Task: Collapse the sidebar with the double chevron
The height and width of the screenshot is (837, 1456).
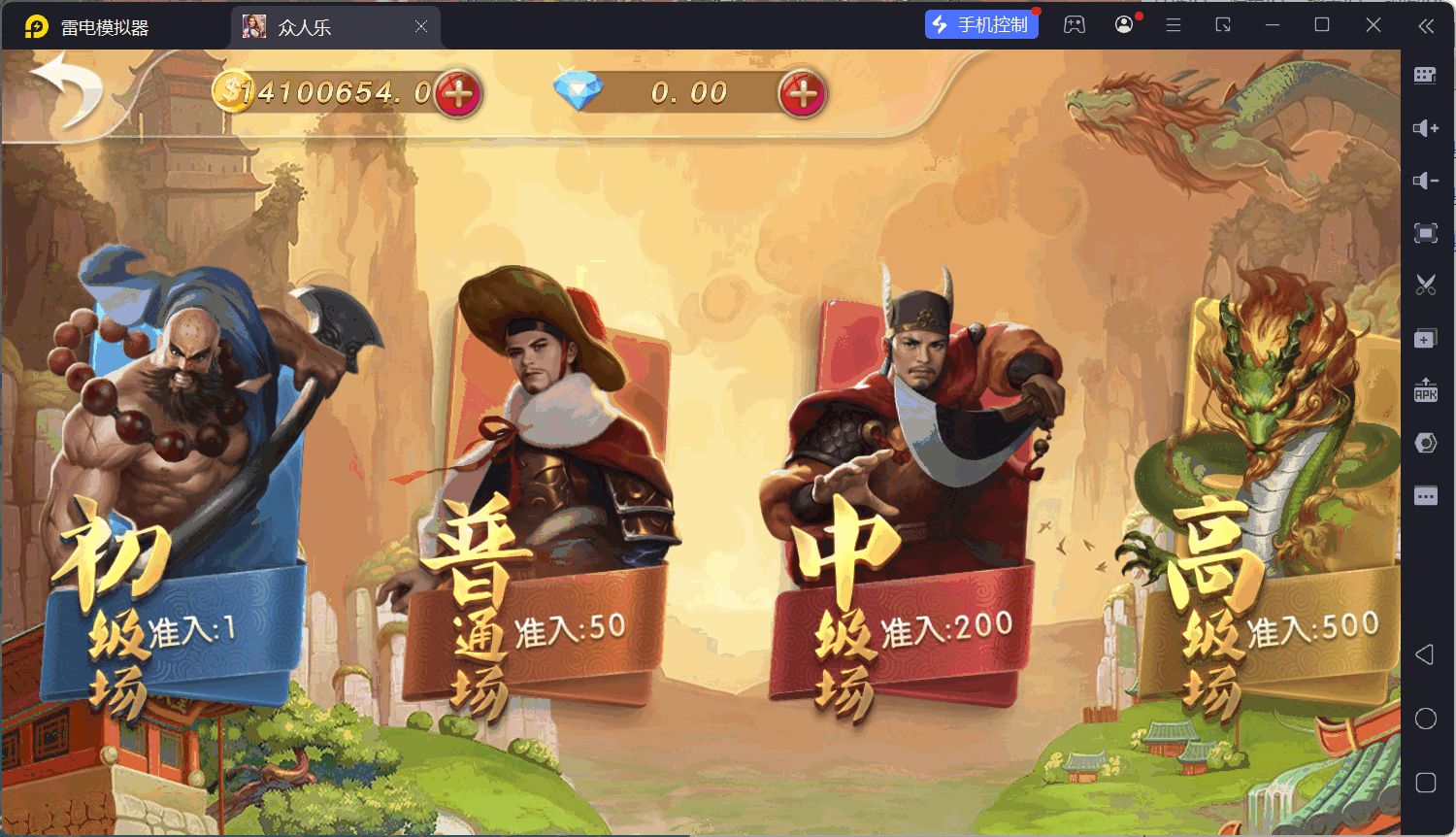Action: 1428,25
